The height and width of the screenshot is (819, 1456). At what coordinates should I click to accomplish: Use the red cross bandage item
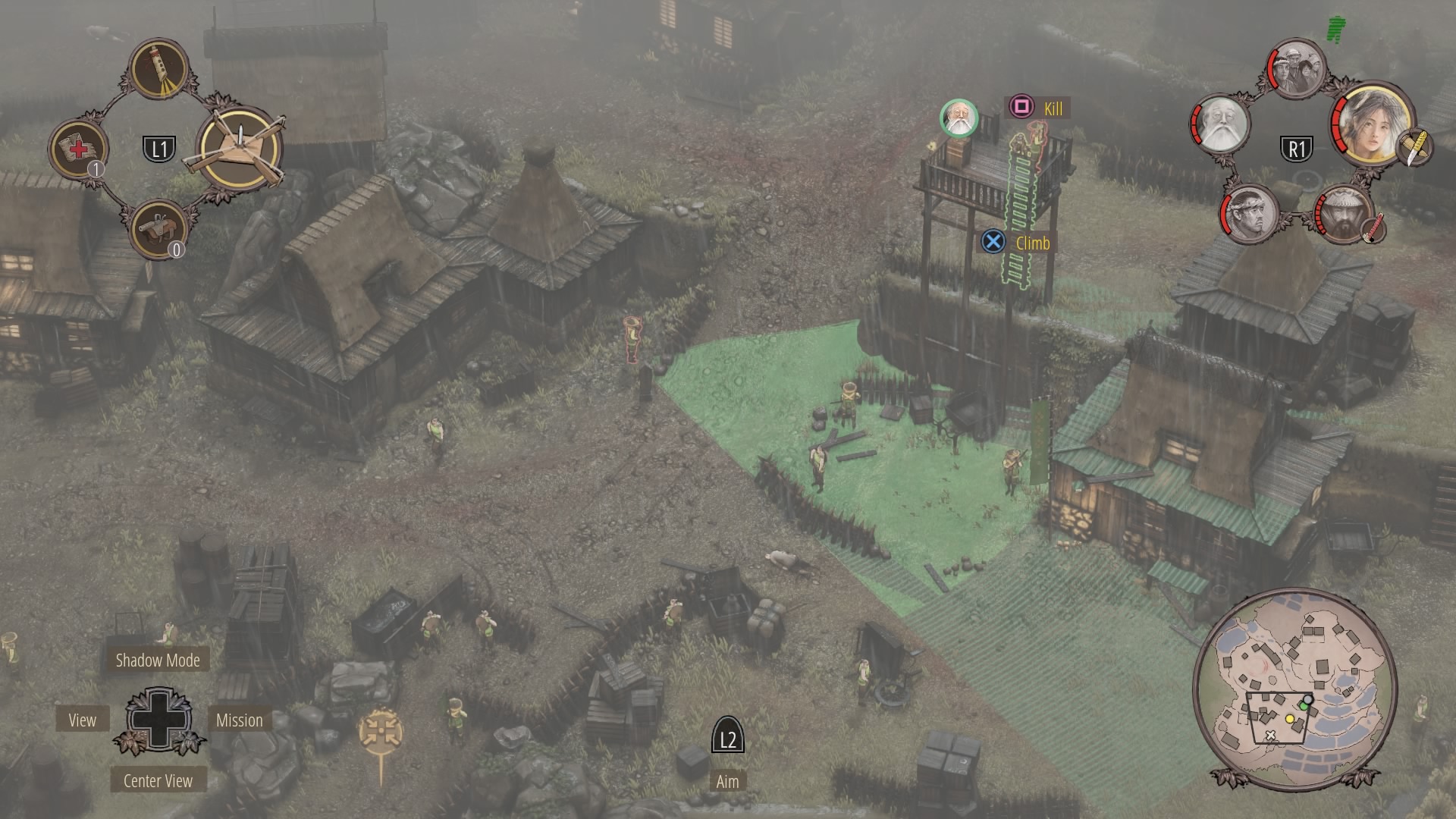78,148
